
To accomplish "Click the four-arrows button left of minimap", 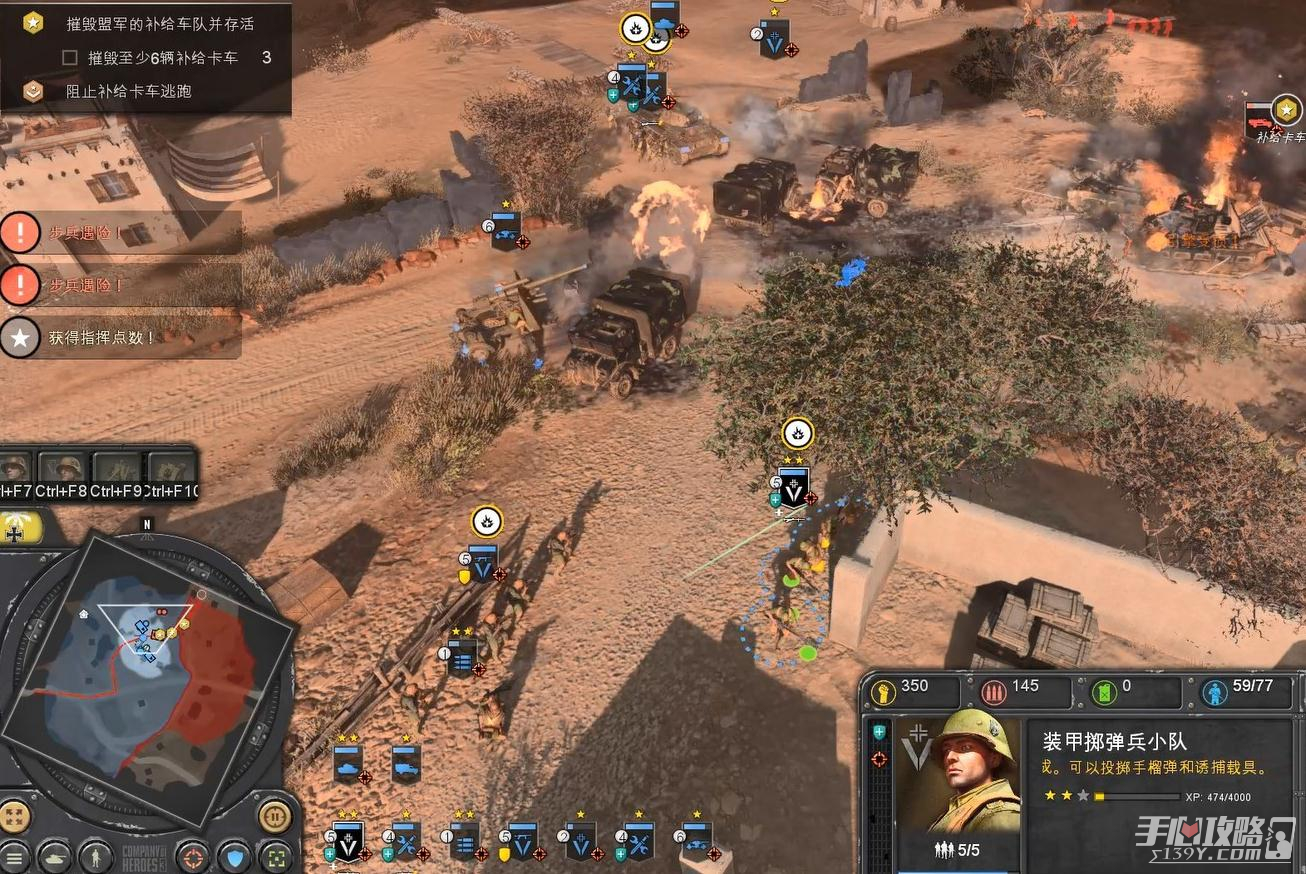I will point(15,815).
